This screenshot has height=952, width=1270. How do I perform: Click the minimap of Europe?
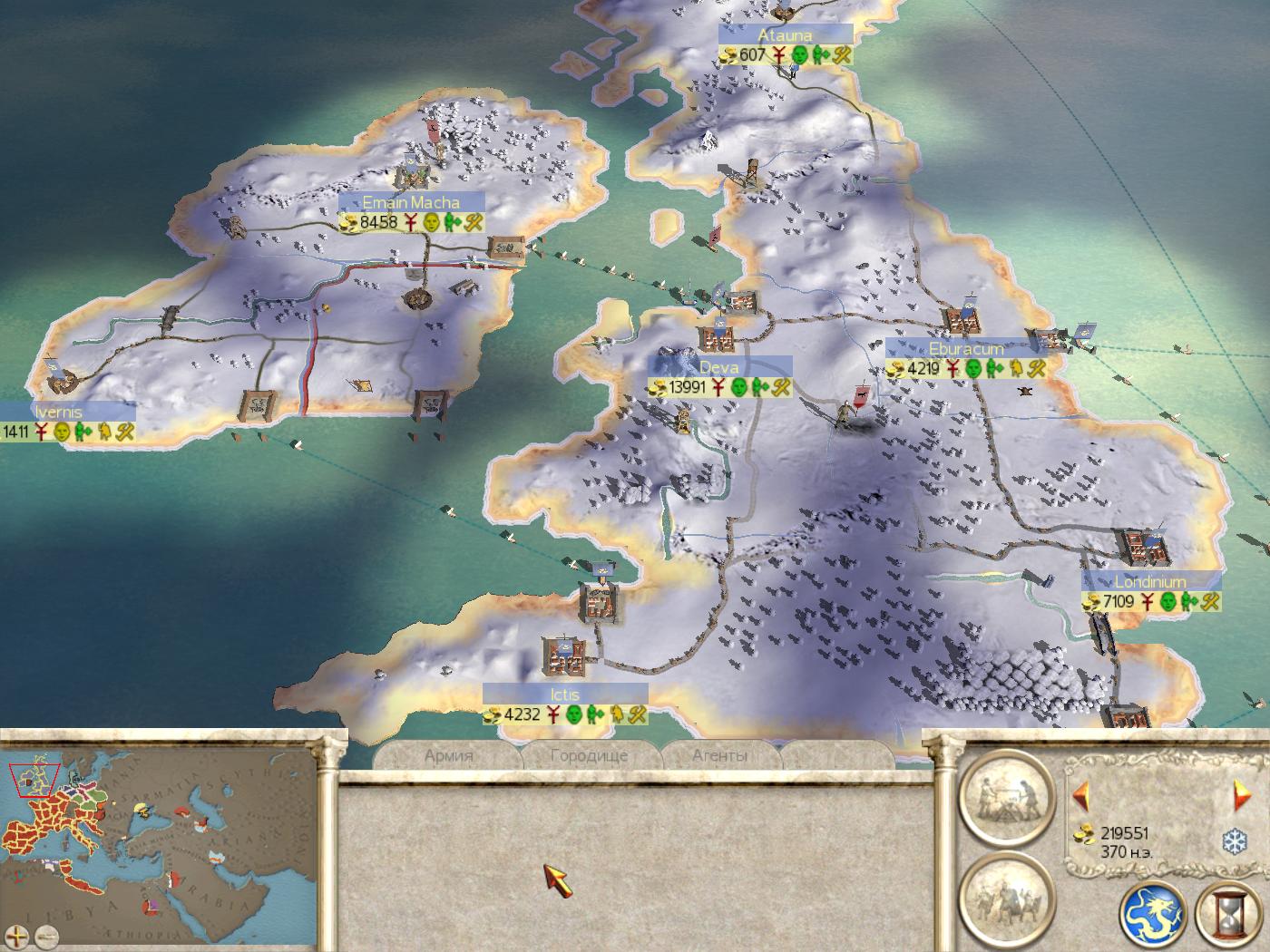click(159, 839)
